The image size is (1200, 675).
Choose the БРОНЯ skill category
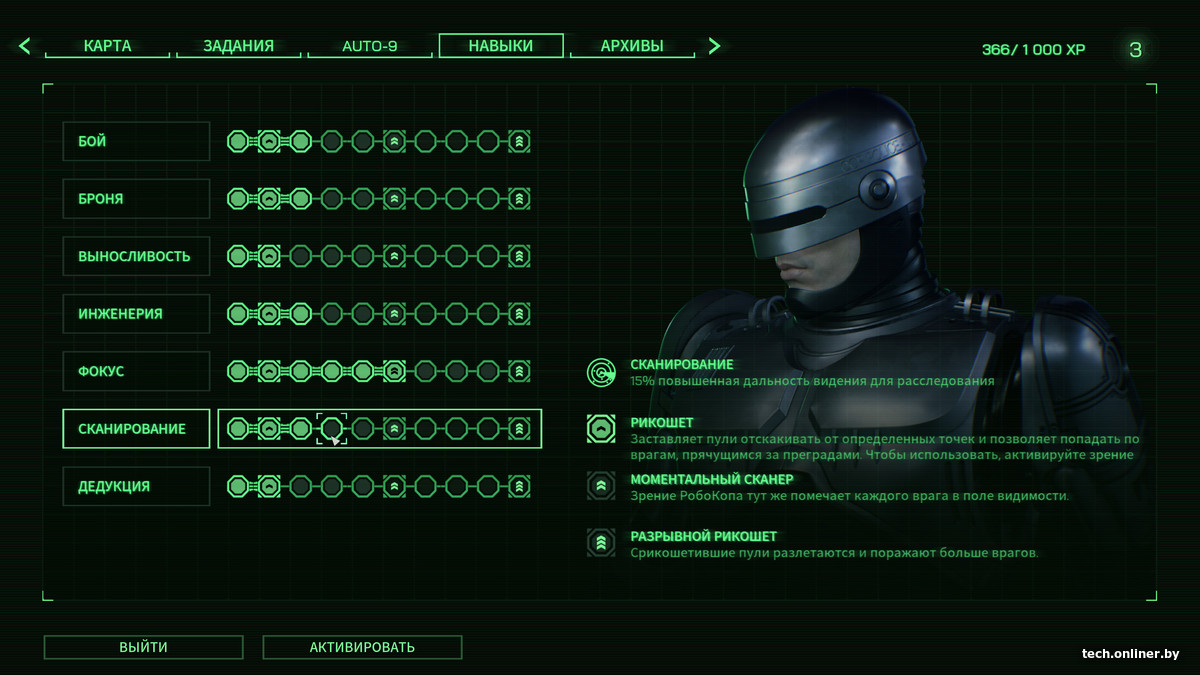pos(136,199)
